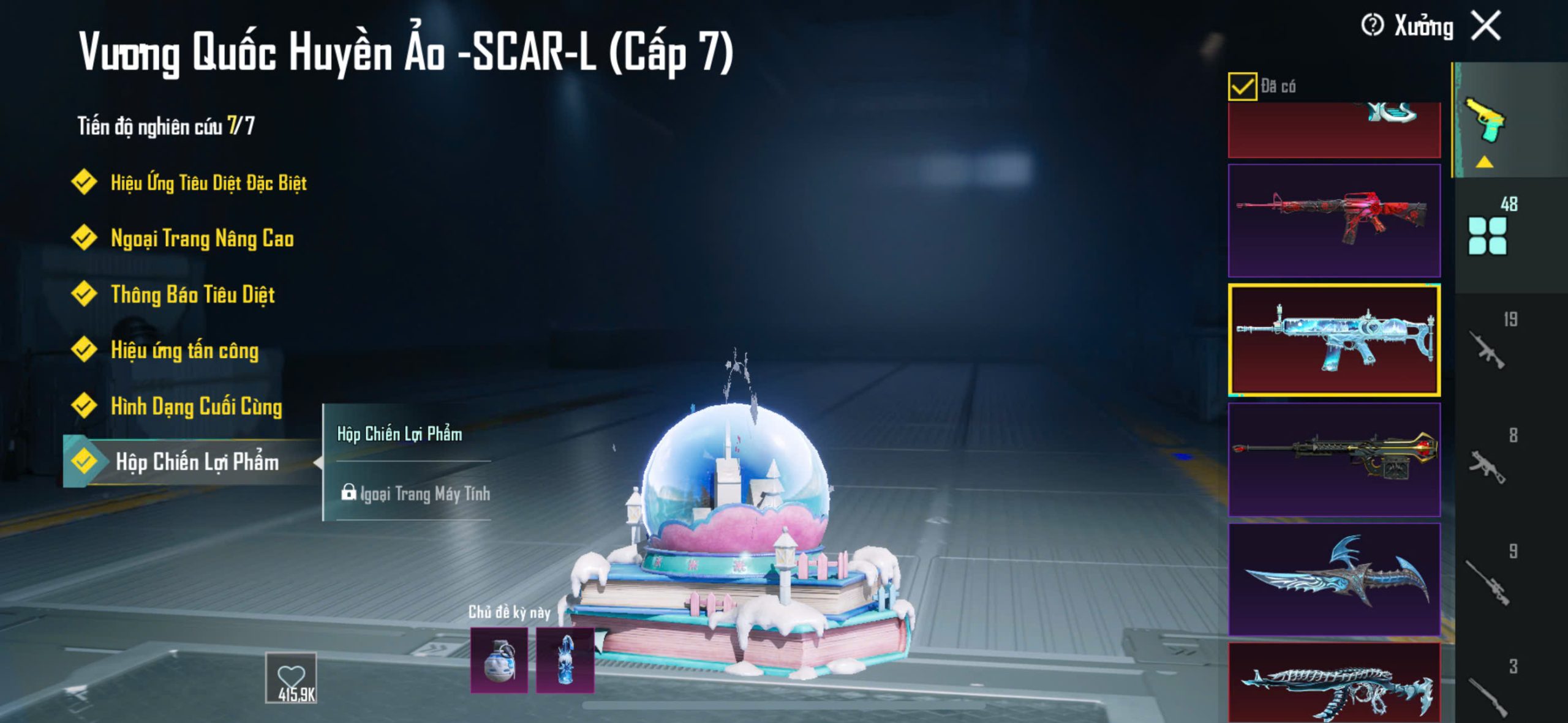Select Hộp Chiến Lợi Phẩm in left list
1568x723 pixels.
[x=196, y=462]
